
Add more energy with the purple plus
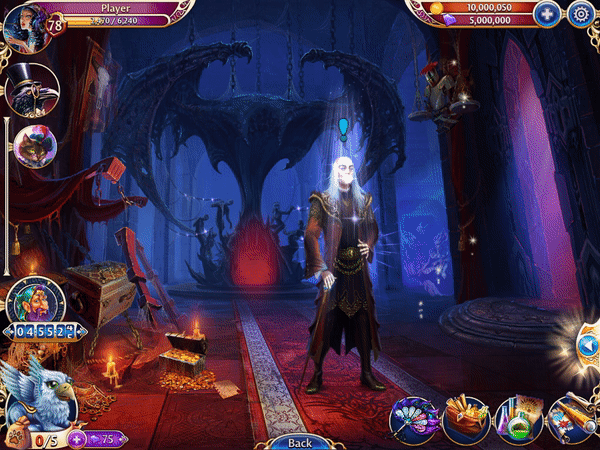[x=76, y=439]
